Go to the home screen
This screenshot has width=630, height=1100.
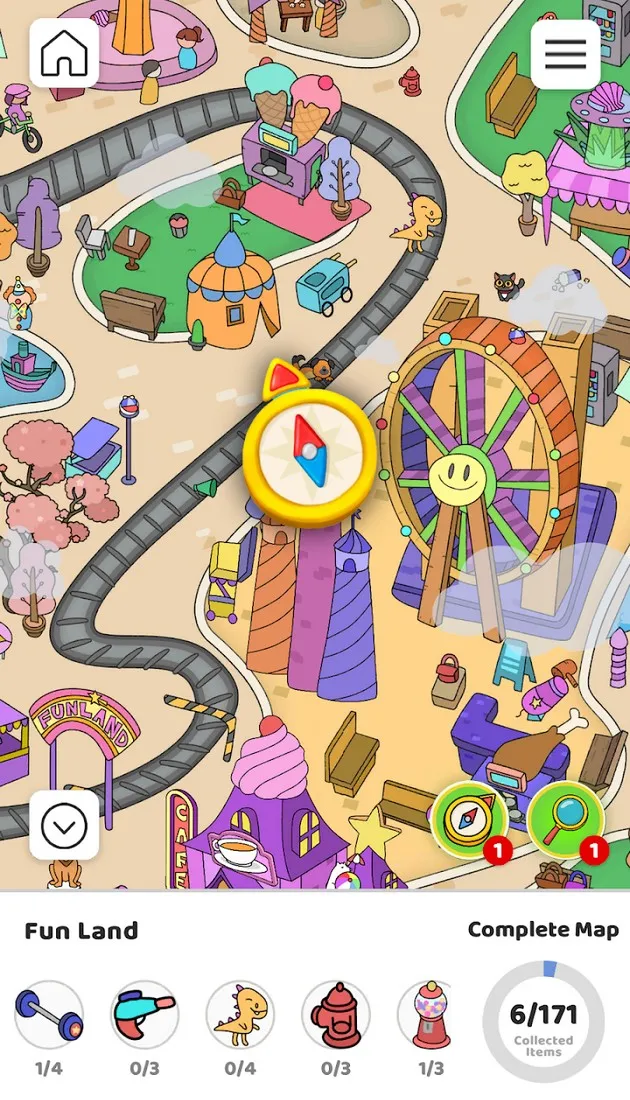click(65, 54)
